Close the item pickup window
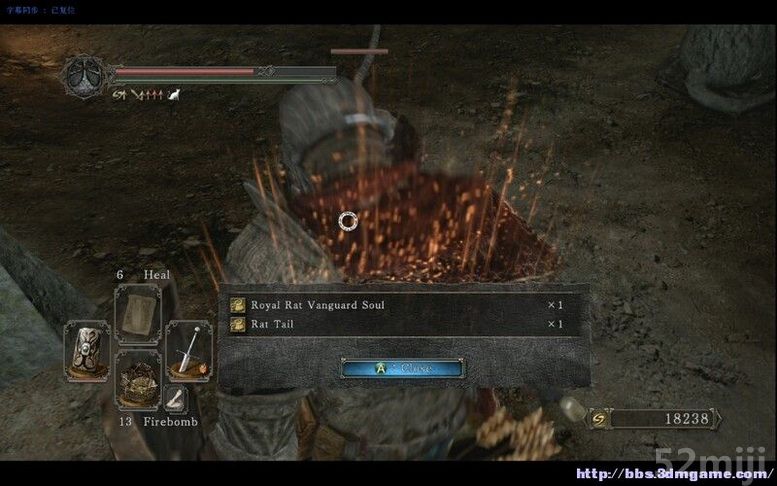This screenshot has width=777, height=486. point(402,368)
